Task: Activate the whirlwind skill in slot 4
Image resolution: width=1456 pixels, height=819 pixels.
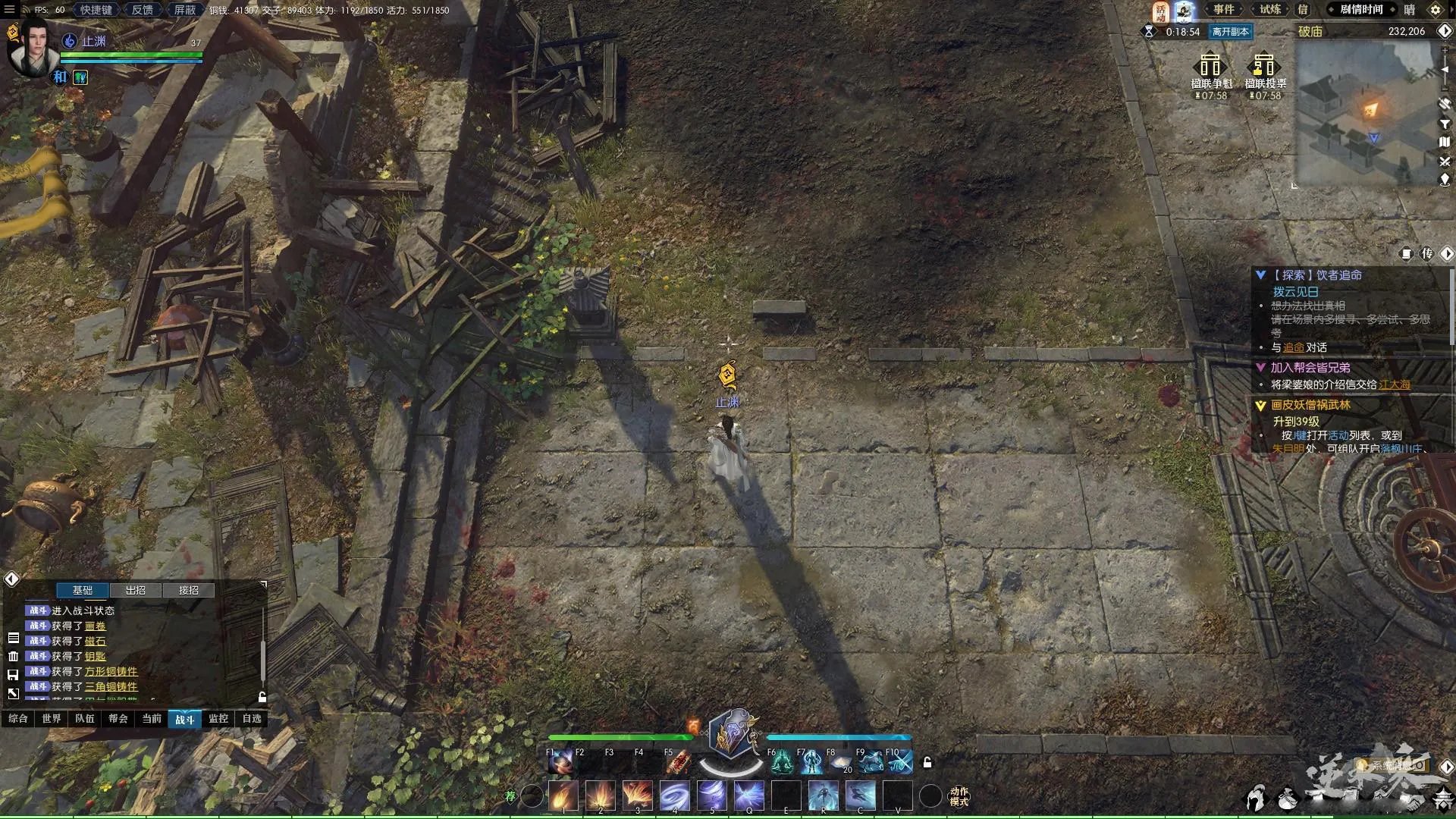Action: click(x=674, y=797)
